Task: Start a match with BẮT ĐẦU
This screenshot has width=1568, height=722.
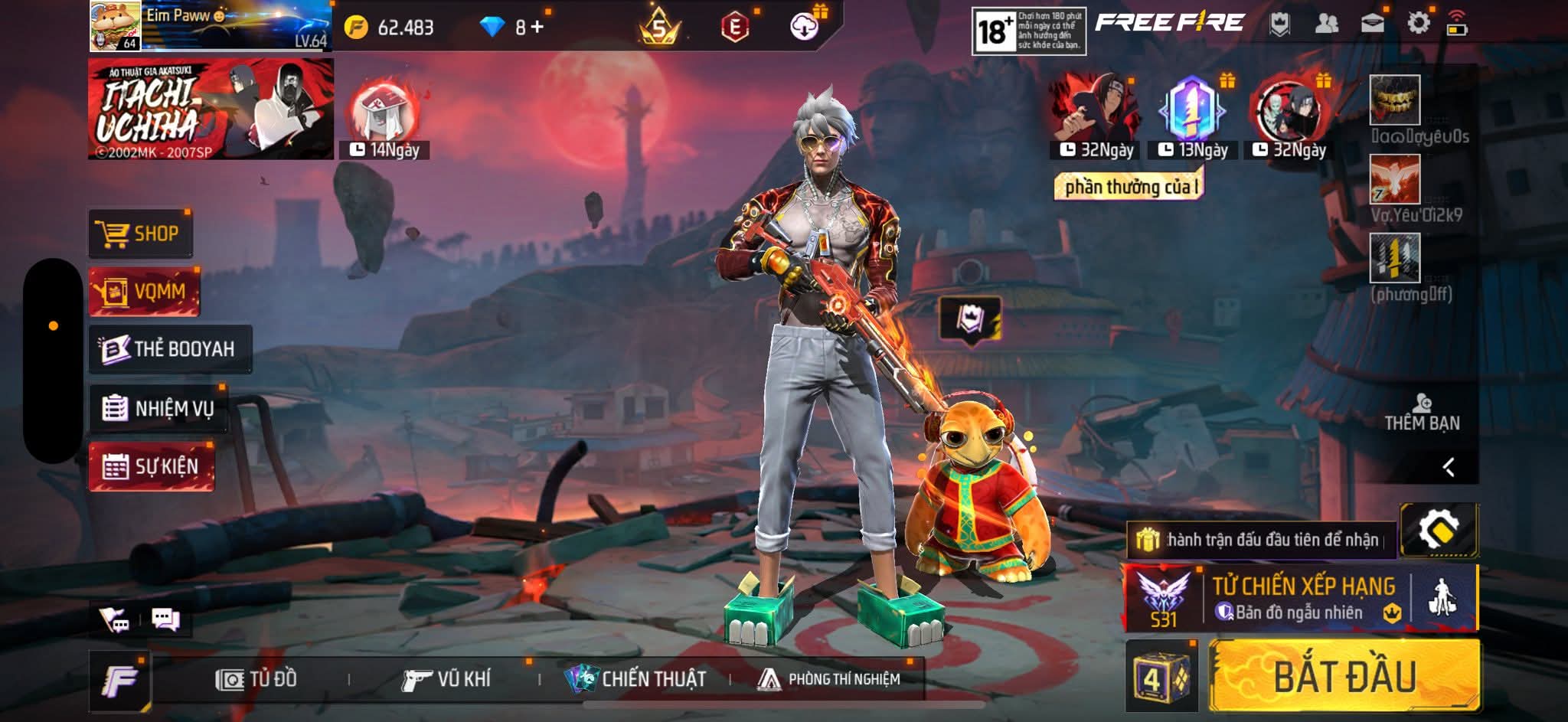Action: [x=1344, y=677]
